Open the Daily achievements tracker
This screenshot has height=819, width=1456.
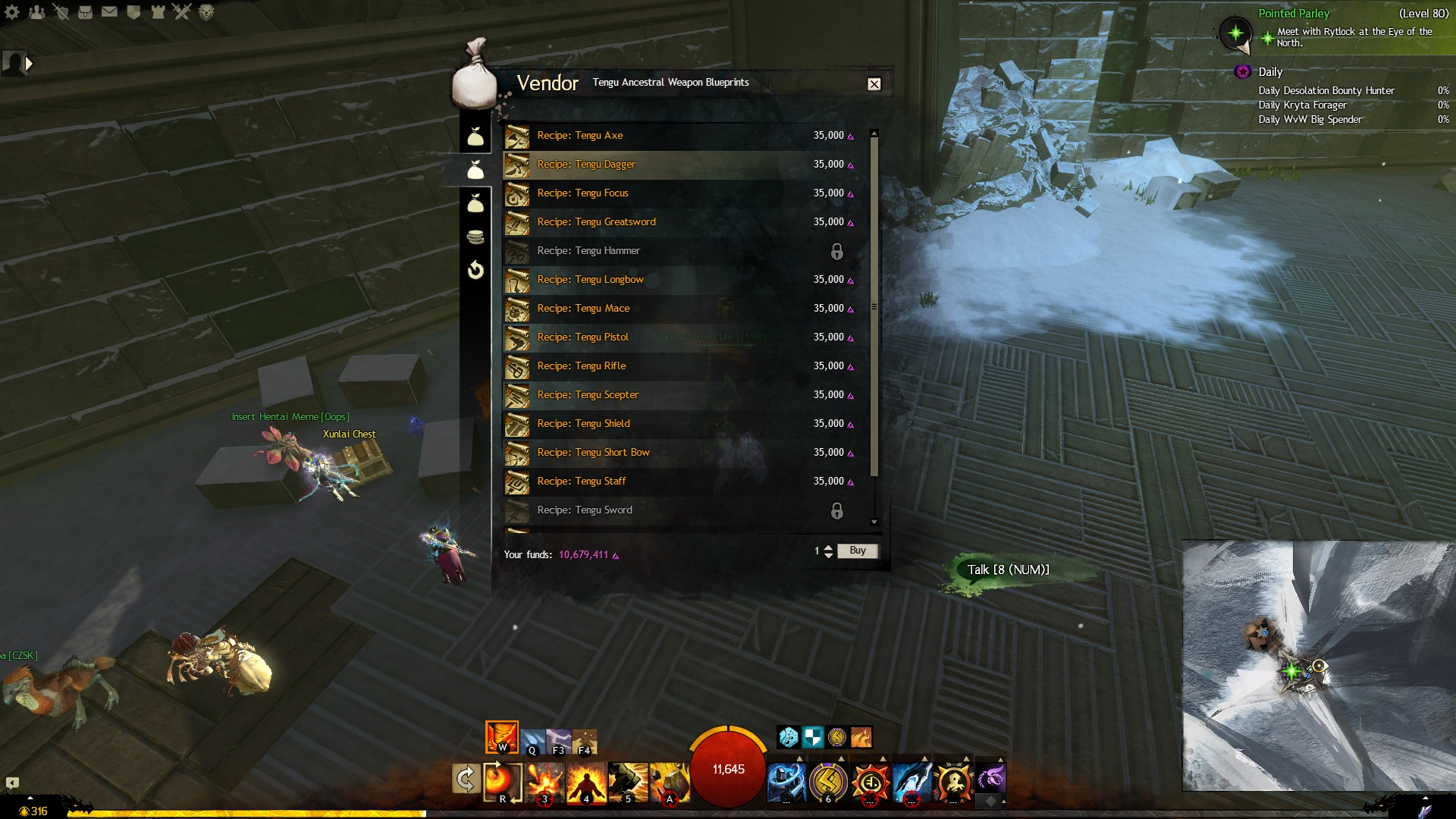(x=1270, y=72)
